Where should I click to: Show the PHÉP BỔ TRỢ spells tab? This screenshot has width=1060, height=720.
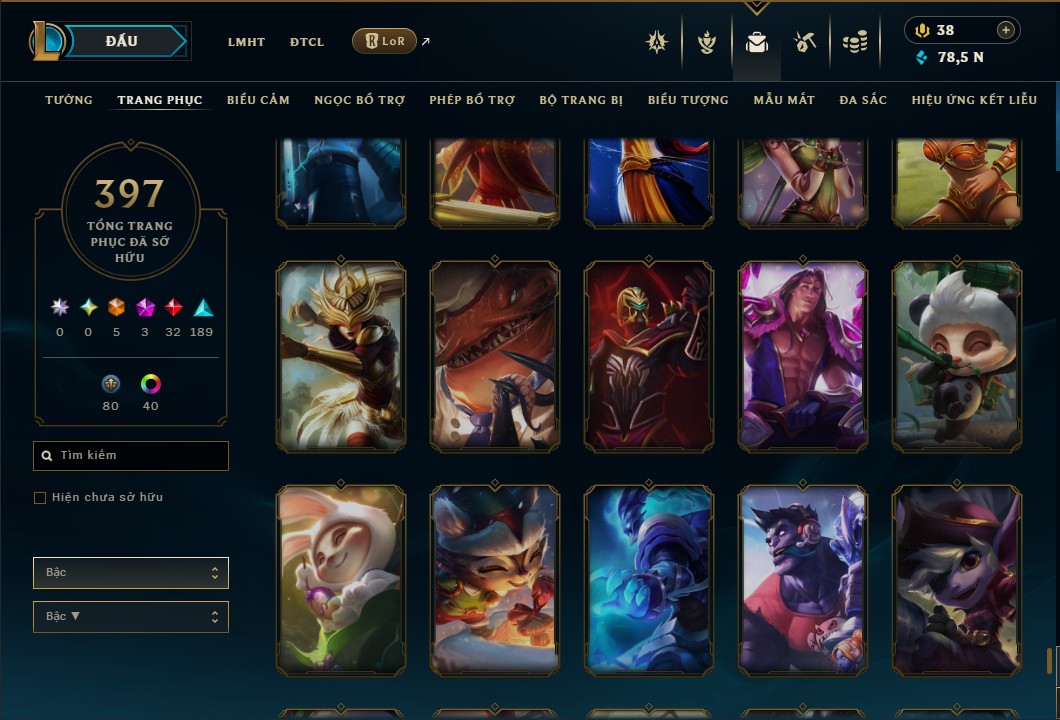472,100
